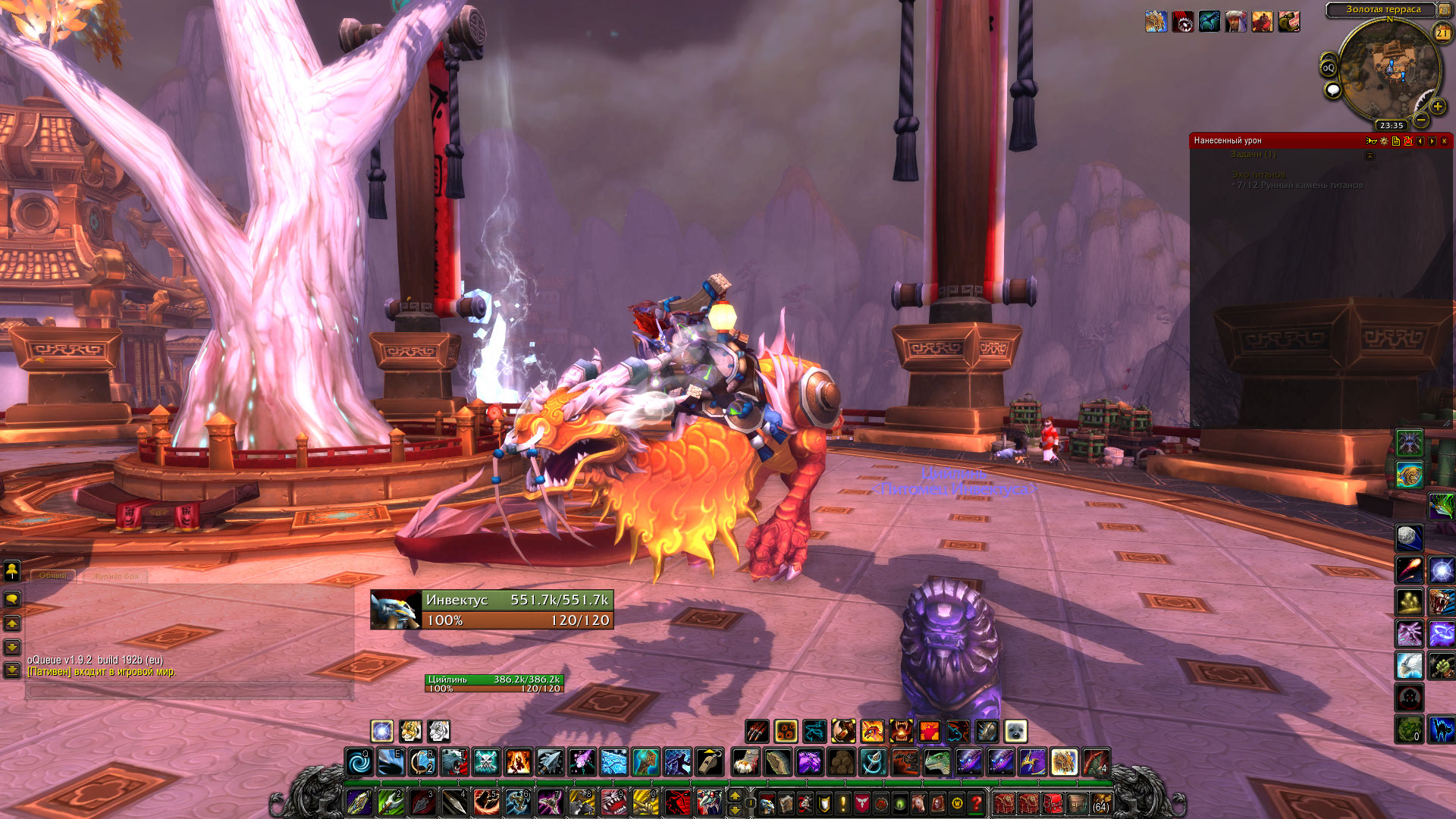This screenshot has height=819, width=1456.
Task: Activate the blue swirl ability bound to Q
Action: click(x=359, y=761)
